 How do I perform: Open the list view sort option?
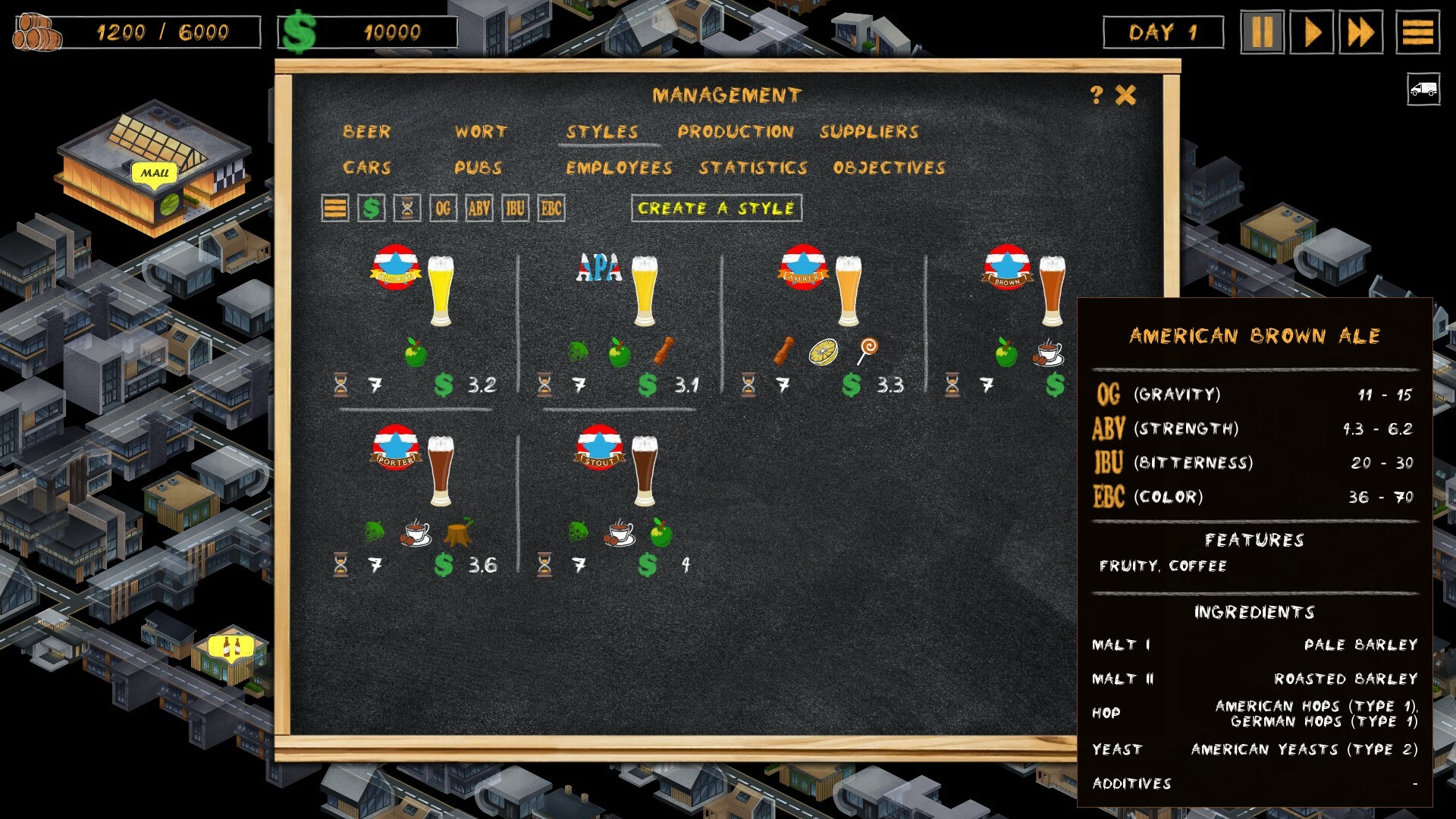pyautogui.click(x=334, y=207)
